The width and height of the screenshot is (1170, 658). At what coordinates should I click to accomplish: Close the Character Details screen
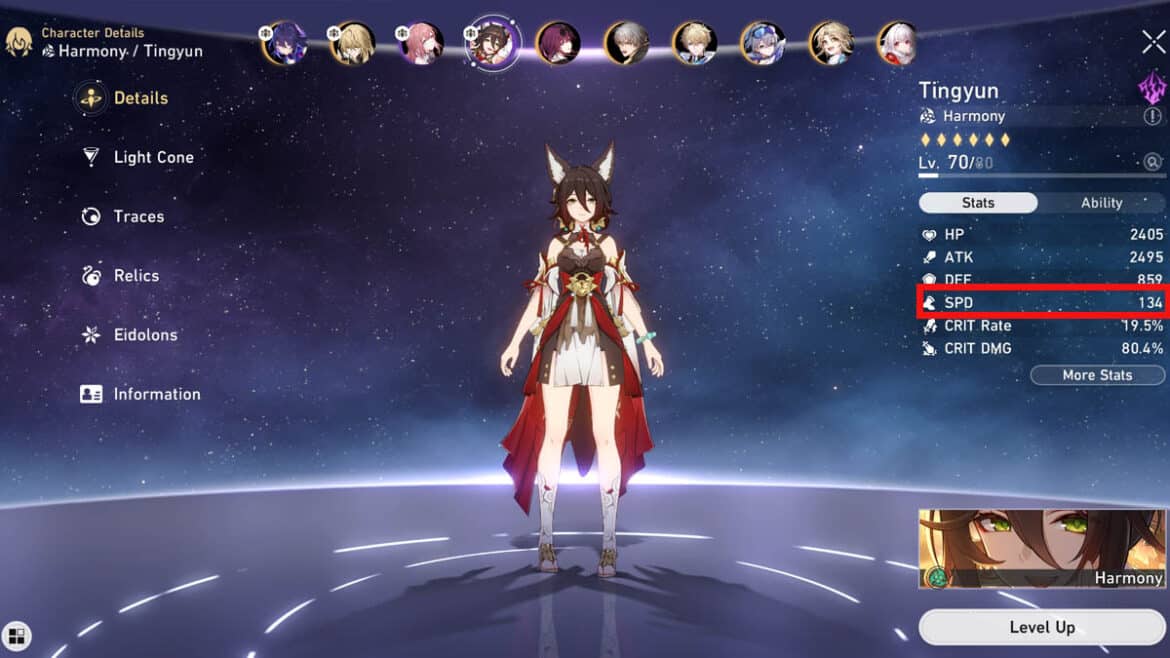point(1152,41)
